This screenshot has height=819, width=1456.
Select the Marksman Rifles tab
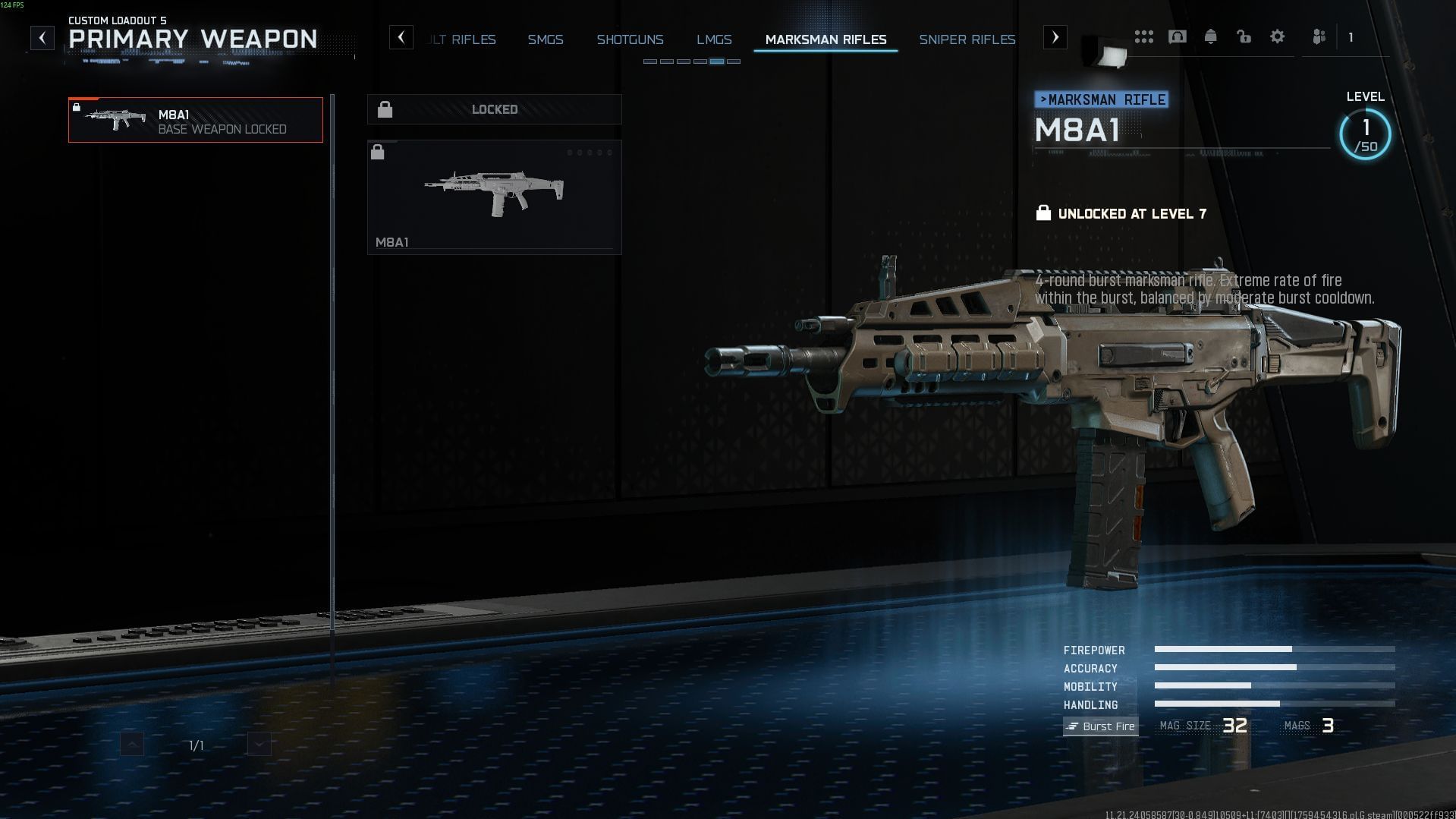[x=825, y=39]
